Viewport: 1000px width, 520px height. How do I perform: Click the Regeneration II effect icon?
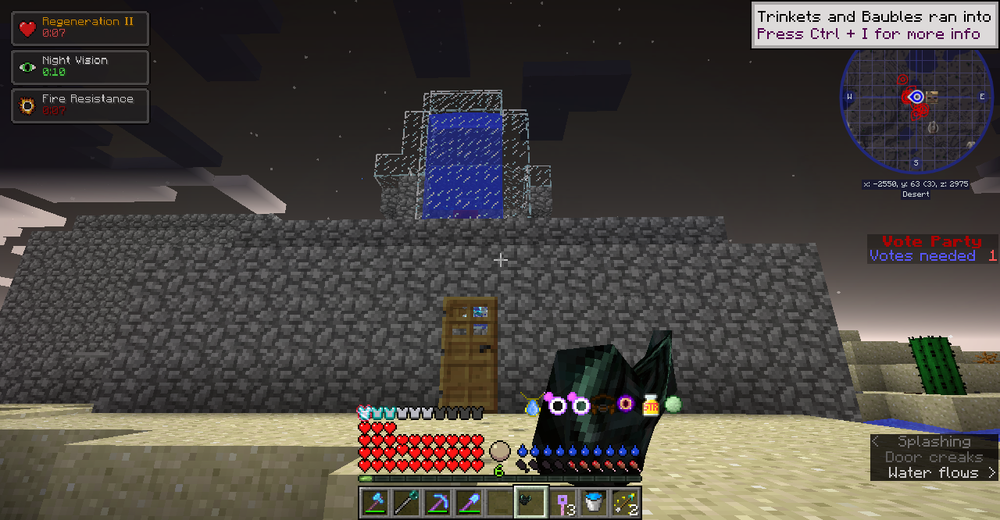point(26,27)
